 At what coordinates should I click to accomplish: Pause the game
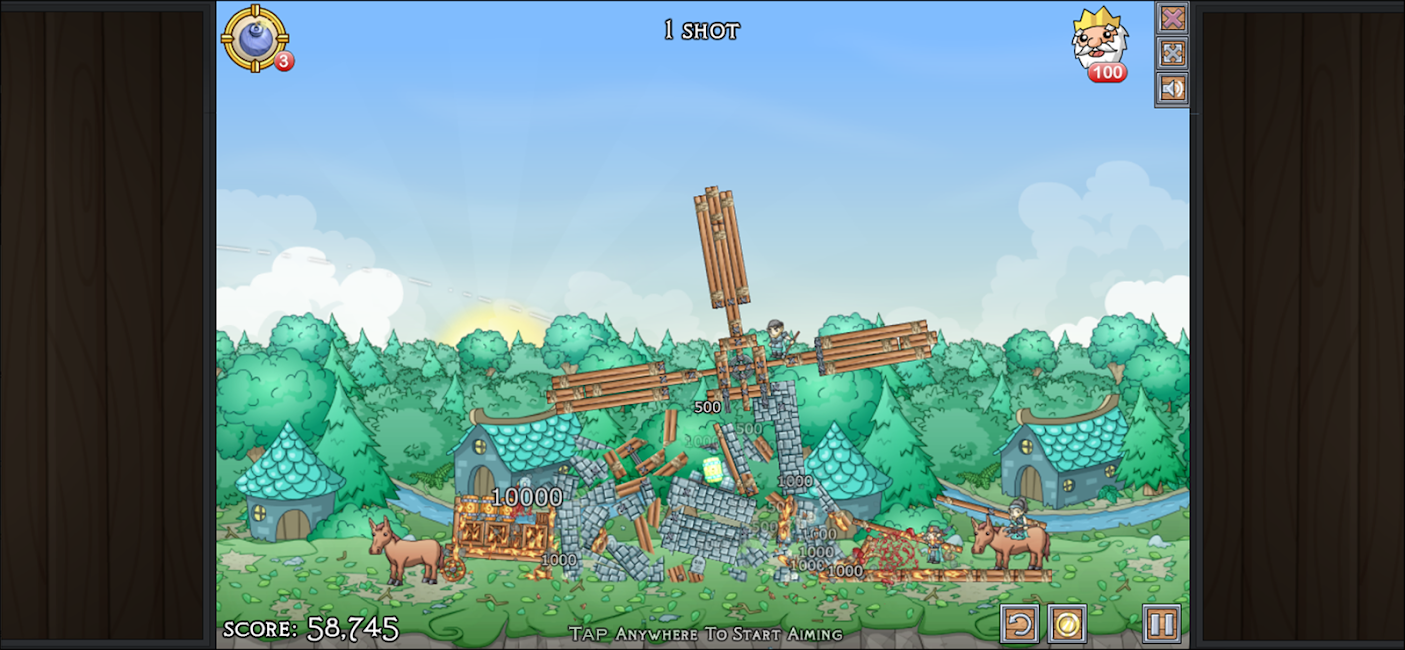pyautogui.click(x=1161, y=624)
